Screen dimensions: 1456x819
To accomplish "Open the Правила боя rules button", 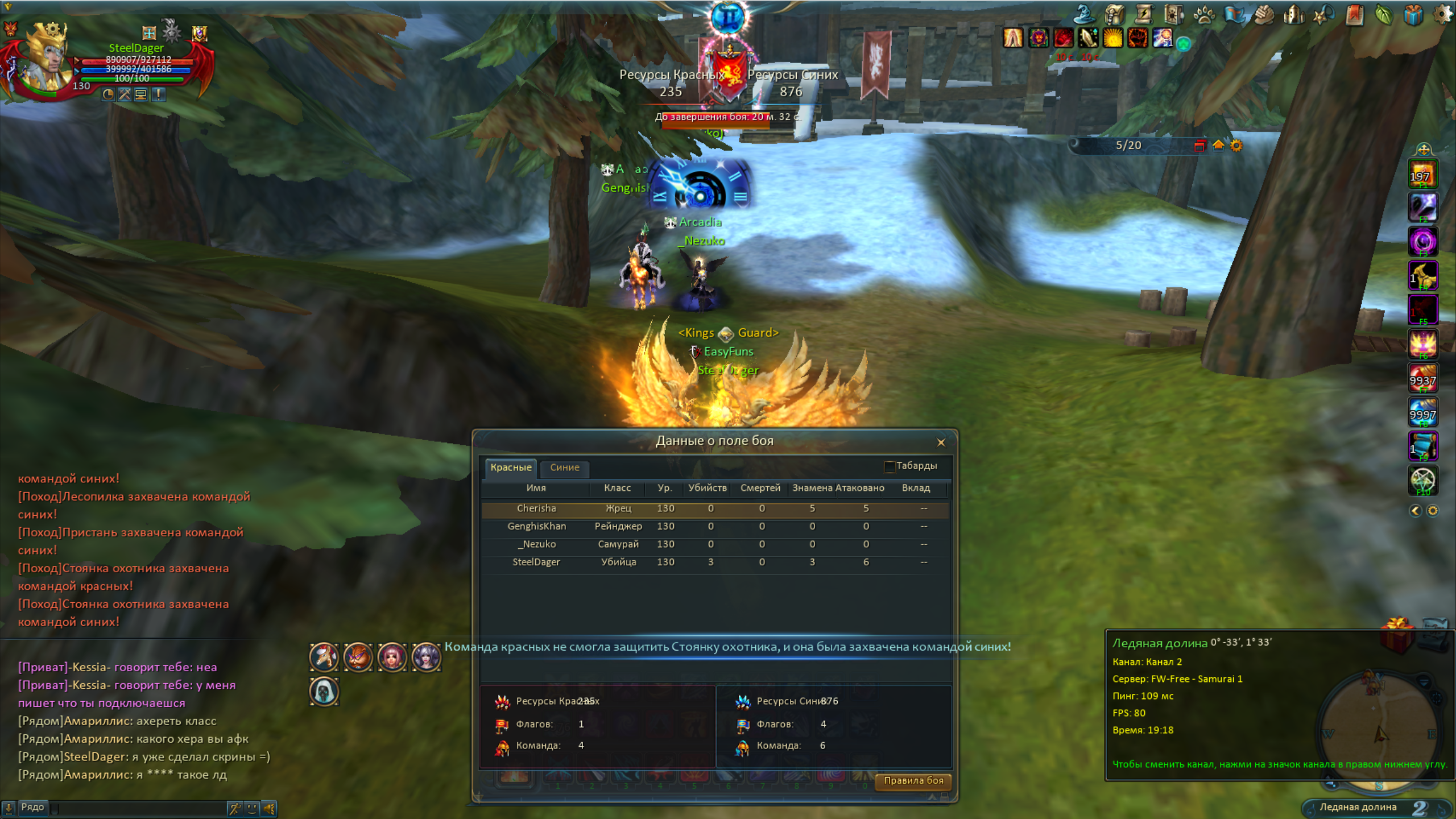I will coord(913,780).
